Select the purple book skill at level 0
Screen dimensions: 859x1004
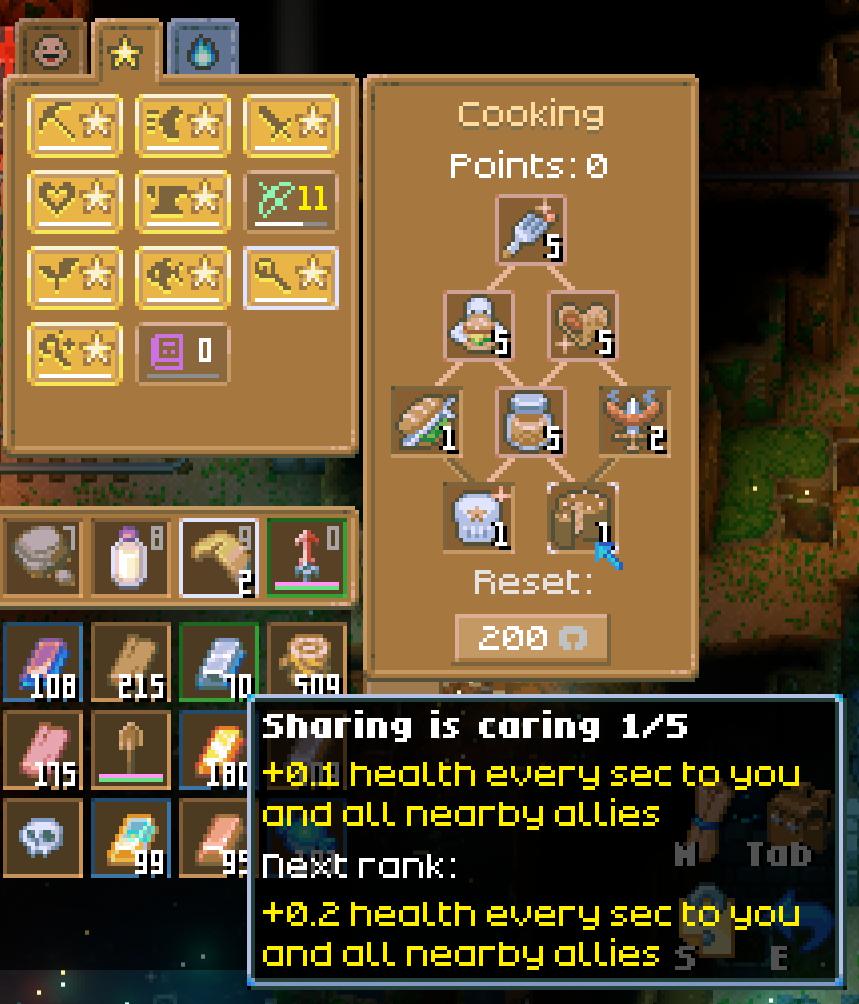pos(182,351)
